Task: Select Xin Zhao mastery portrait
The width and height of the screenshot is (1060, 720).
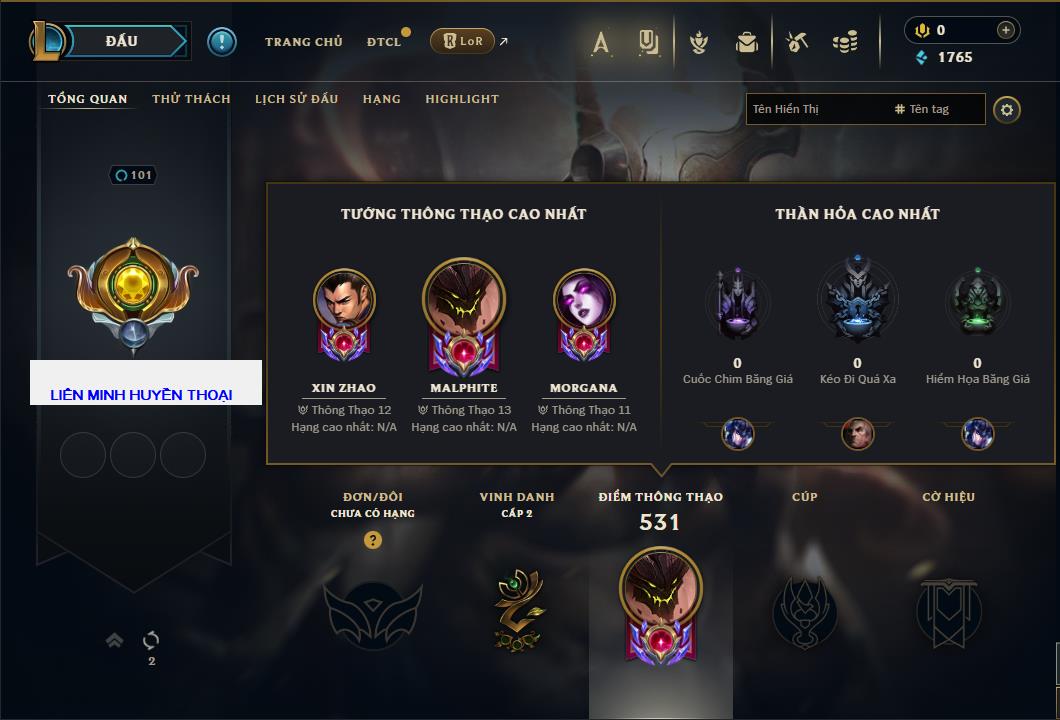Action: click(x=344, y=299)
